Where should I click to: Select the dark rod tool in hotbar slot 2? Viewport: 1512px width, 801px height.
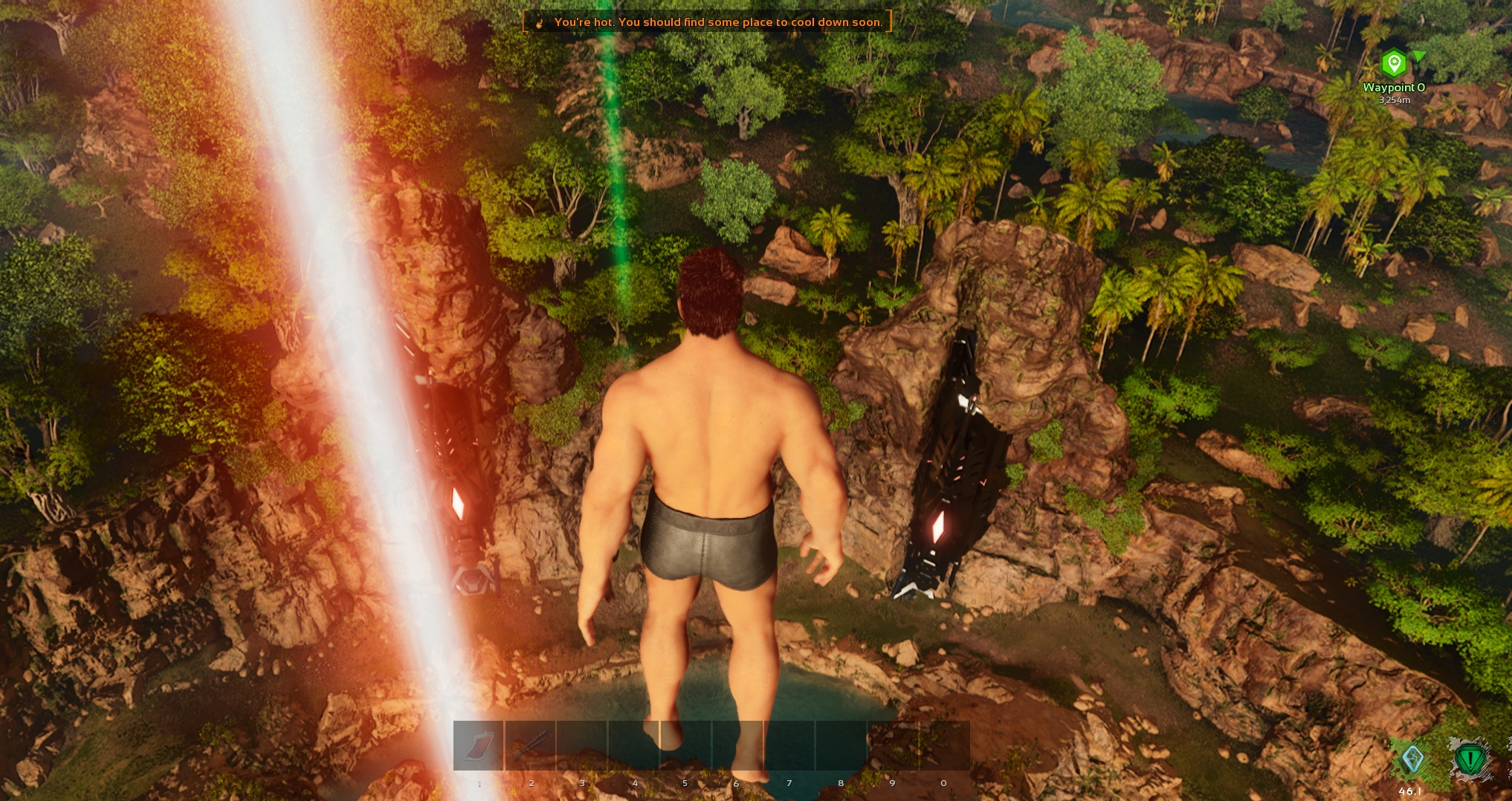(x=531, y=745)
